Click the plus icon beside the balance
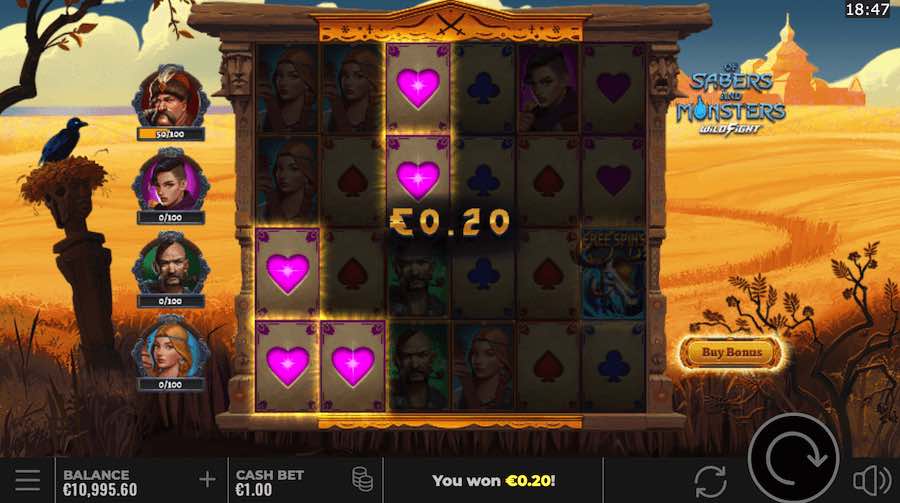 click(207, 480)
